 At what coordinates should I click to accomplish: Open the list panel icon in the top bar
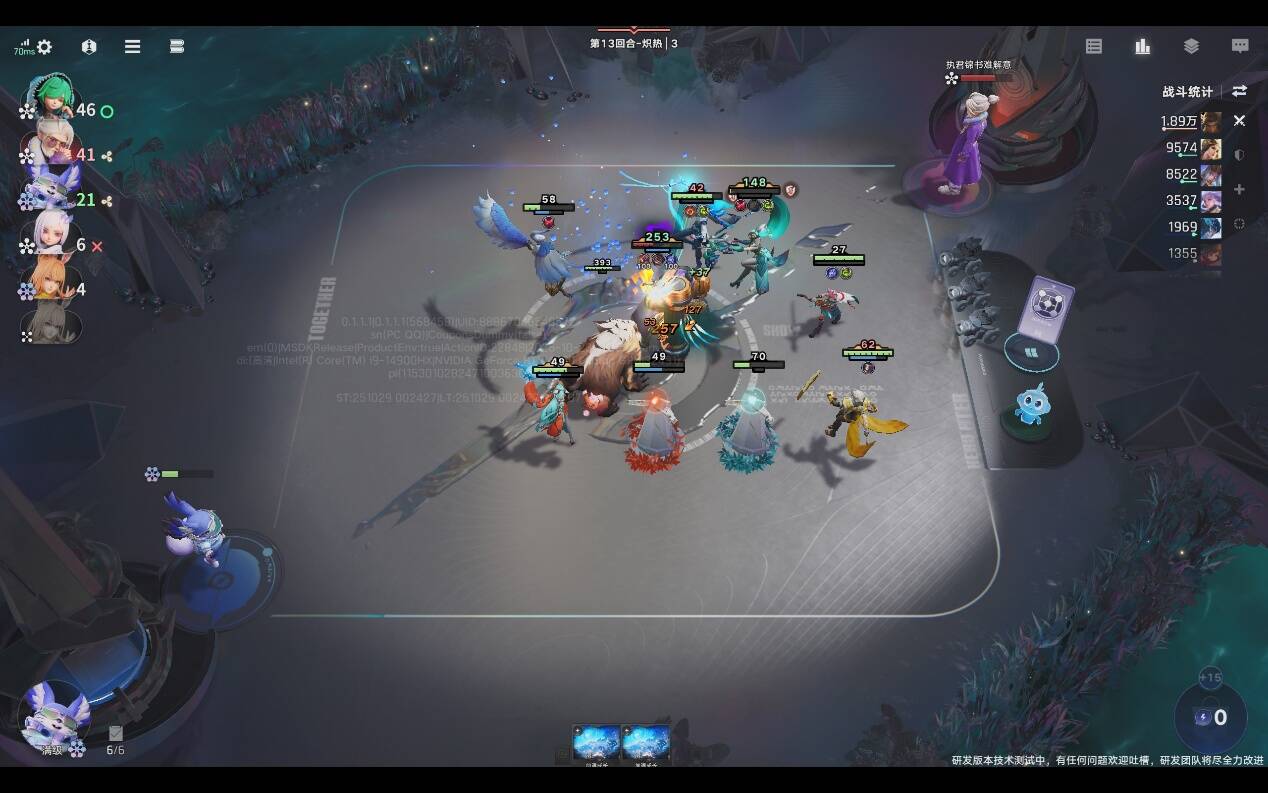tap(1094, 46)
